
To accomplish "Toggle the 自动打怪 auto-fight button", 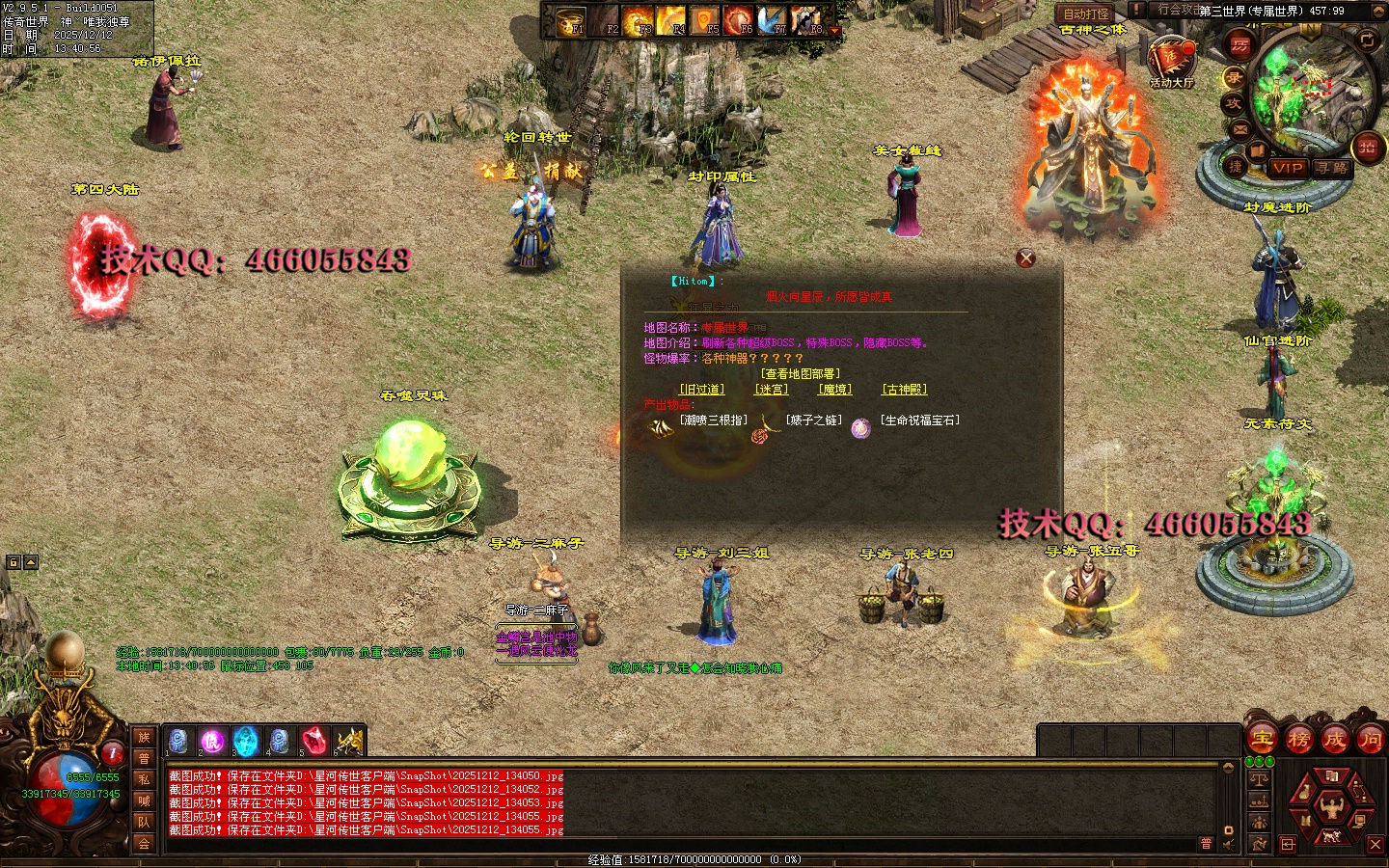I will (x=1086, y=14).
